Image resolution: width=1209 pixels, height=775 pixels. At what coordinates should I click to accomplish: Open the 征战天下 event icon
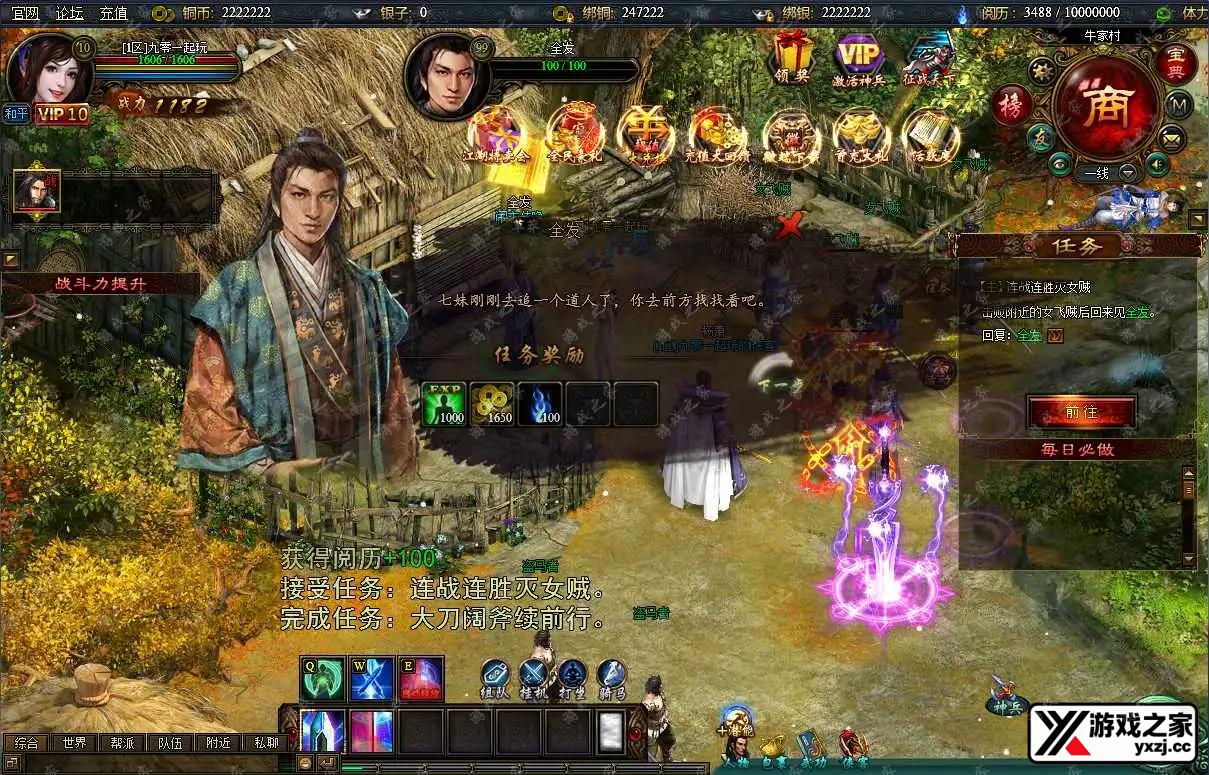929,62
